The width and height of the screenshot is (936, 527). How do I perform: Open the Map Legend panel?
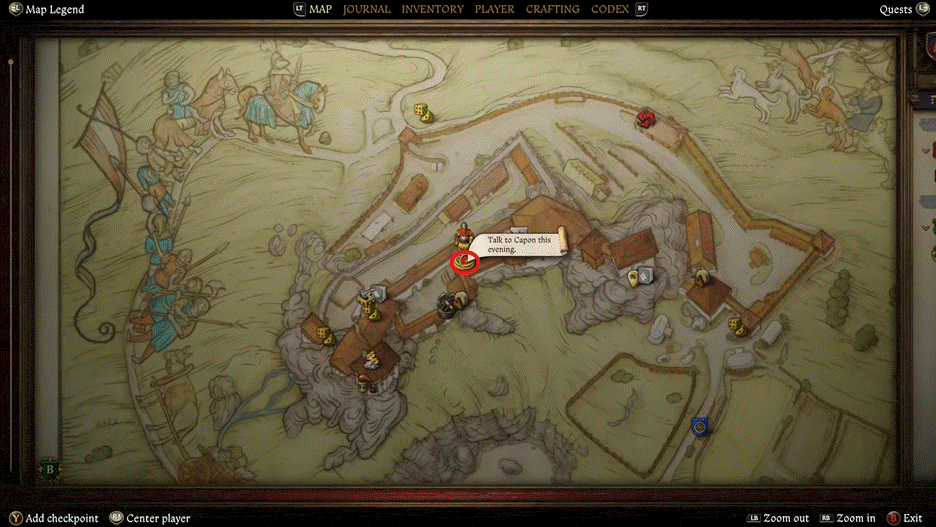54,10
